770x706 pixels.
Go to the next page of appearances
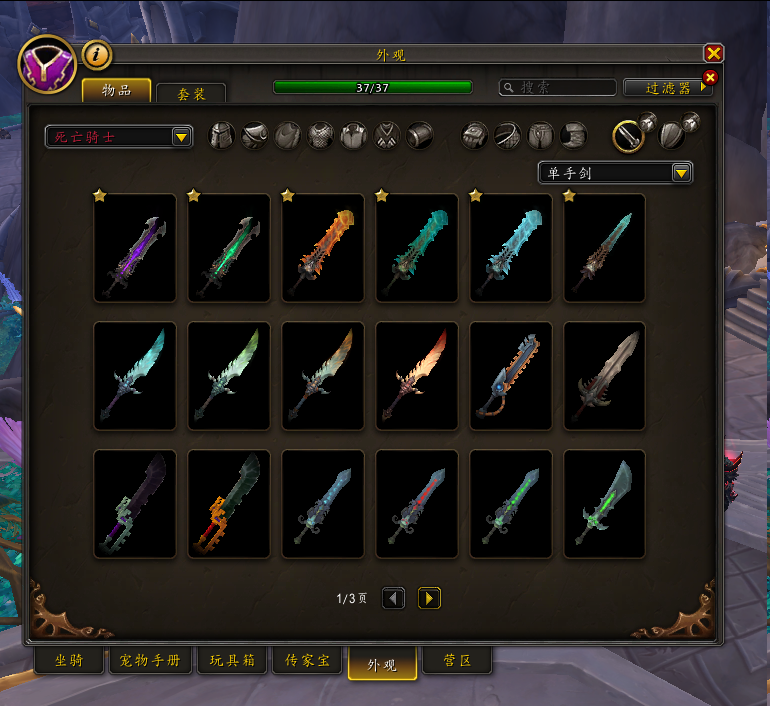[429, 598]
